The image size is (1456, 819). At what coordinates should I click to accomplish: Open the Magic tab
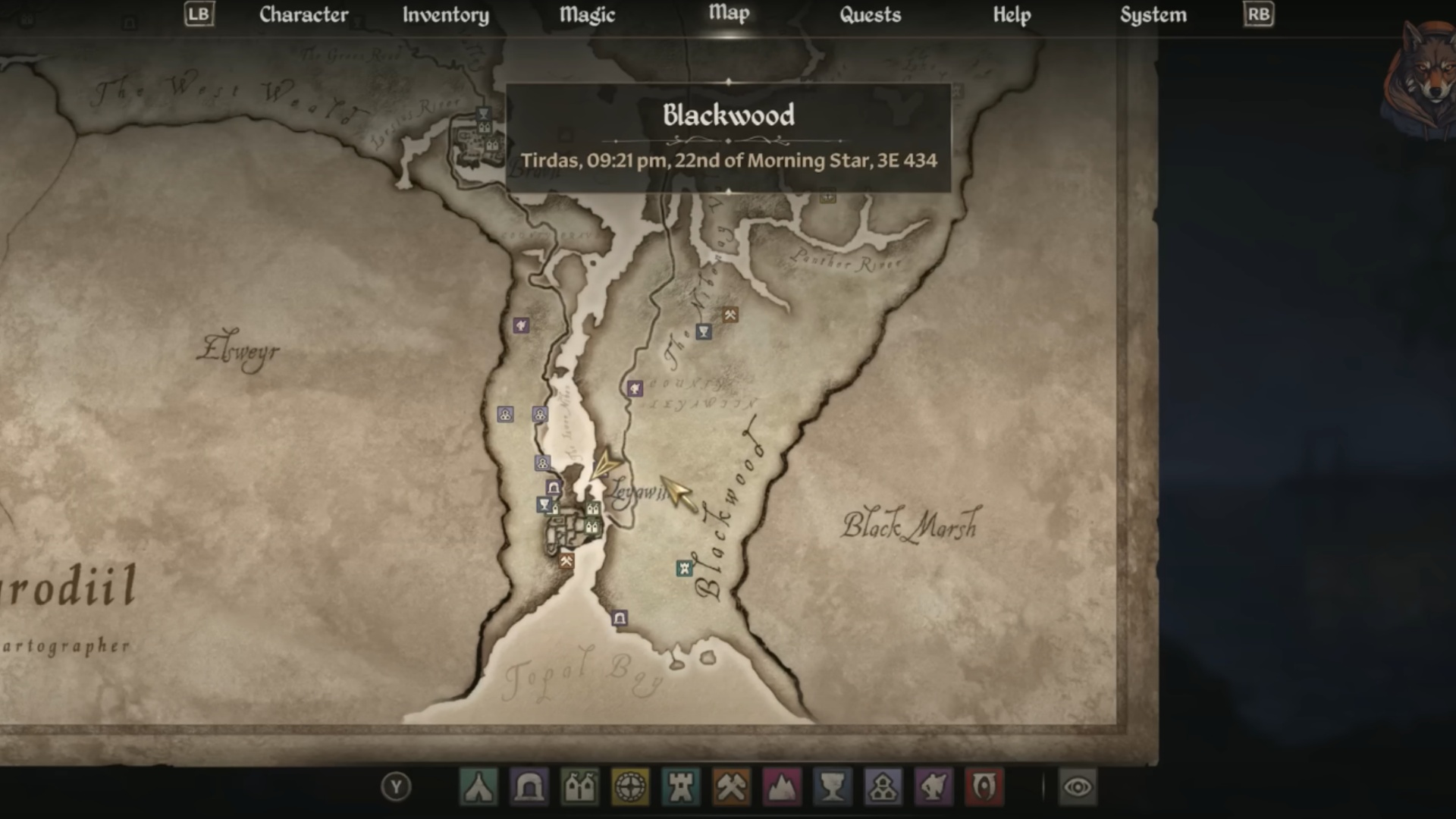(587, 14)
